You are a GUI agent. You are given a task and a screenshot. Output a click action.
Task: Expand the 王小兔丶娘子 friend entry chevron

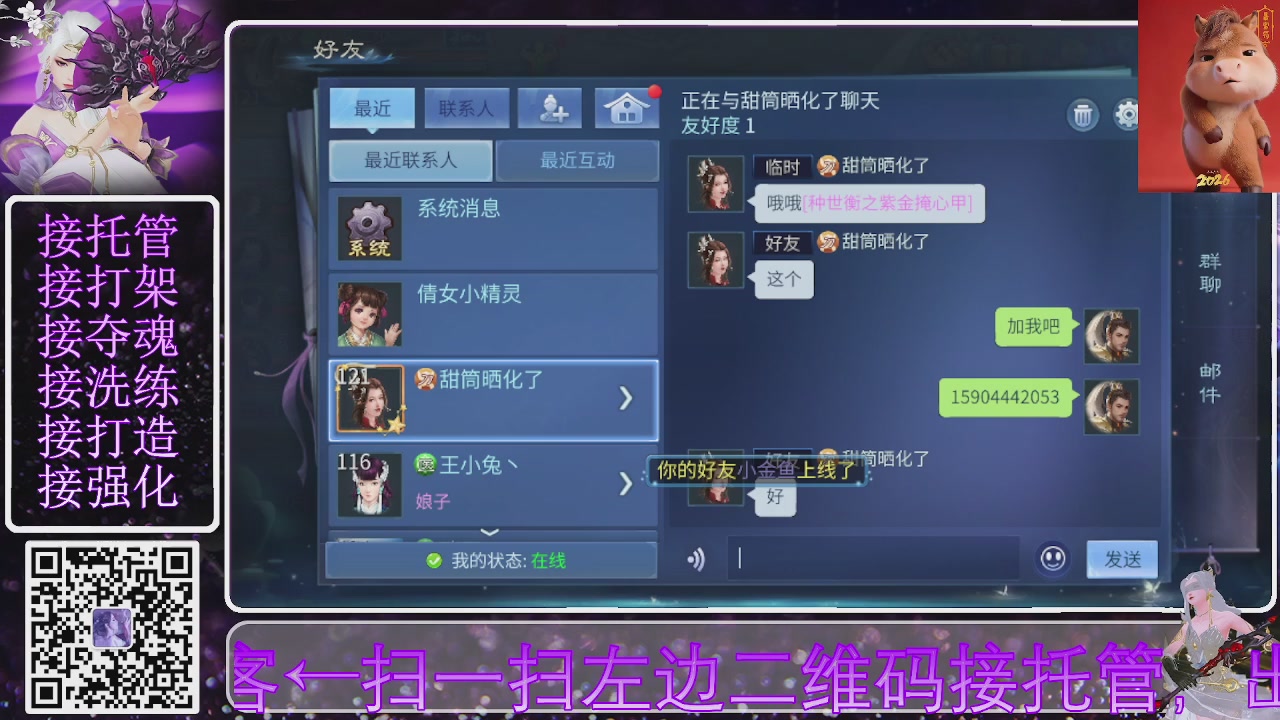626,484
